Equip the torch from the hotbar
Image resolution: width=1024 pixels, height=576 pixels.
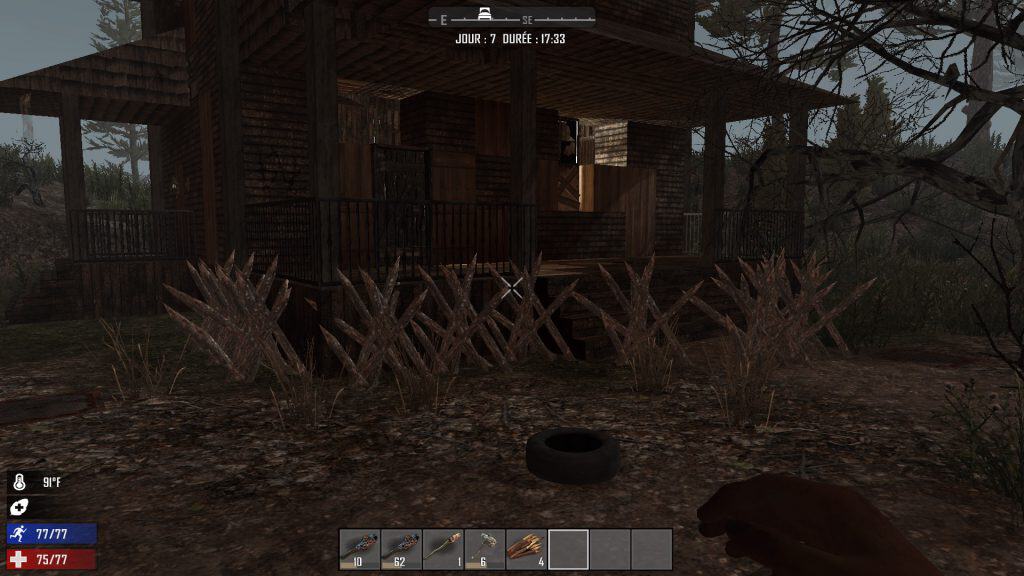443,549
